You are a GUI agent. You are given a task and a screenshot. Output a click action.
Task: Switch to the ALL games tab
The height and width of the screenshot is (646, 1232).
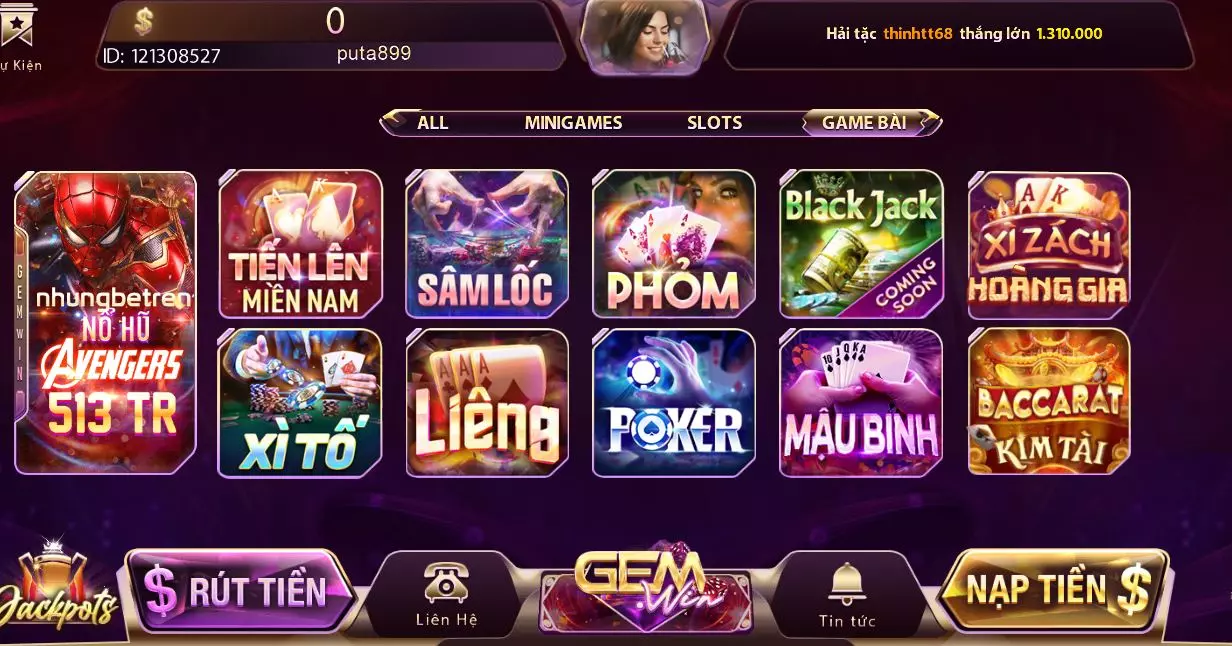[x=432, y=123]
